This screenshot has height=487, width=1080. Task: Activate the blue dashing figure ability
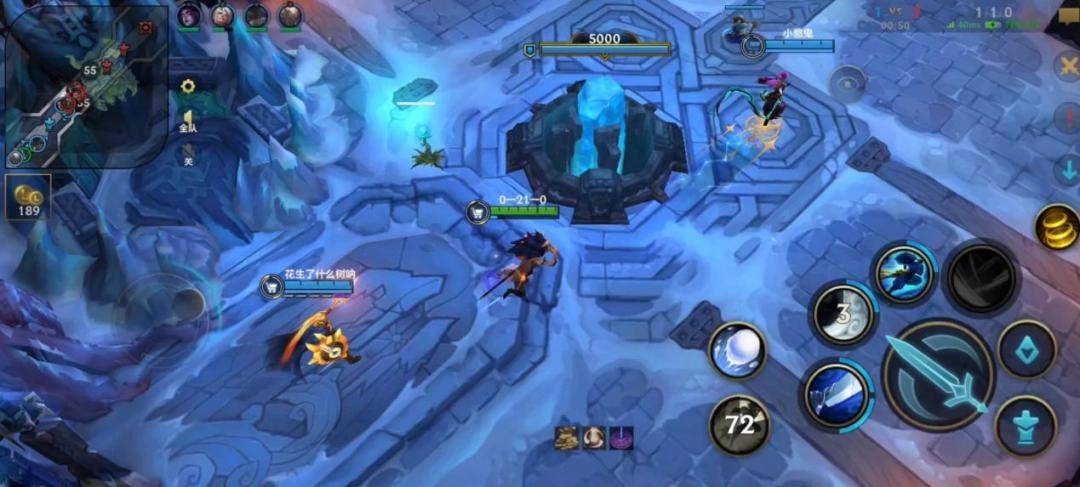[903, 274]
